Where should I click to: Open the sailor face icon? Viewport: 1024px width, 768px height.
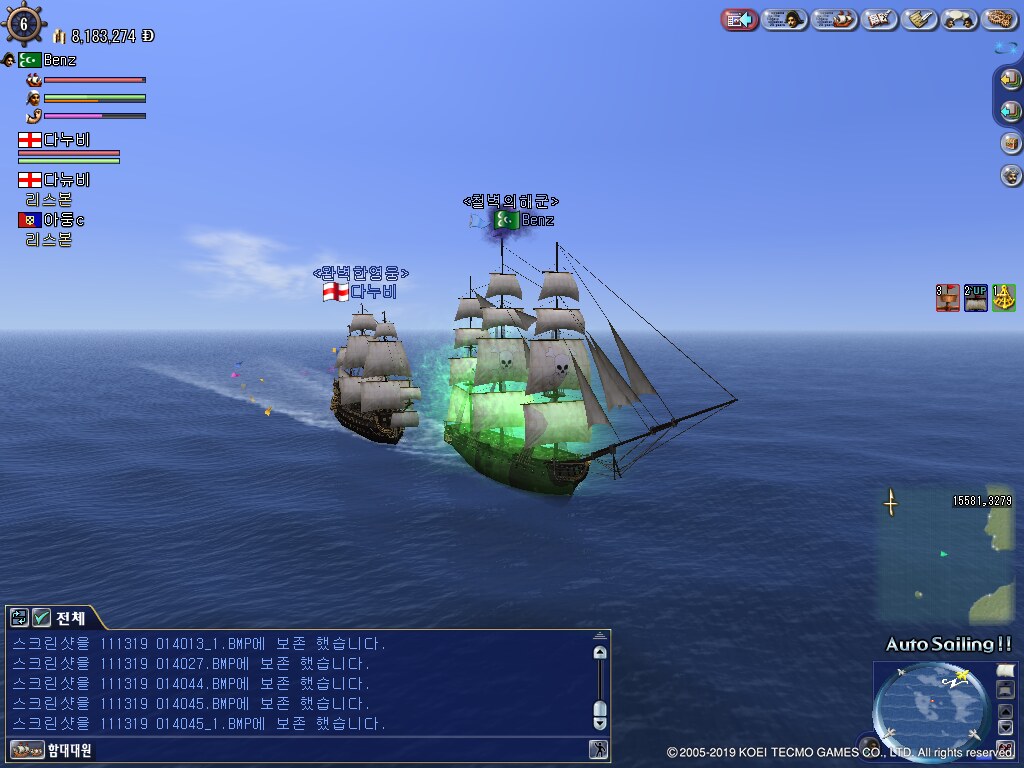1011,176
